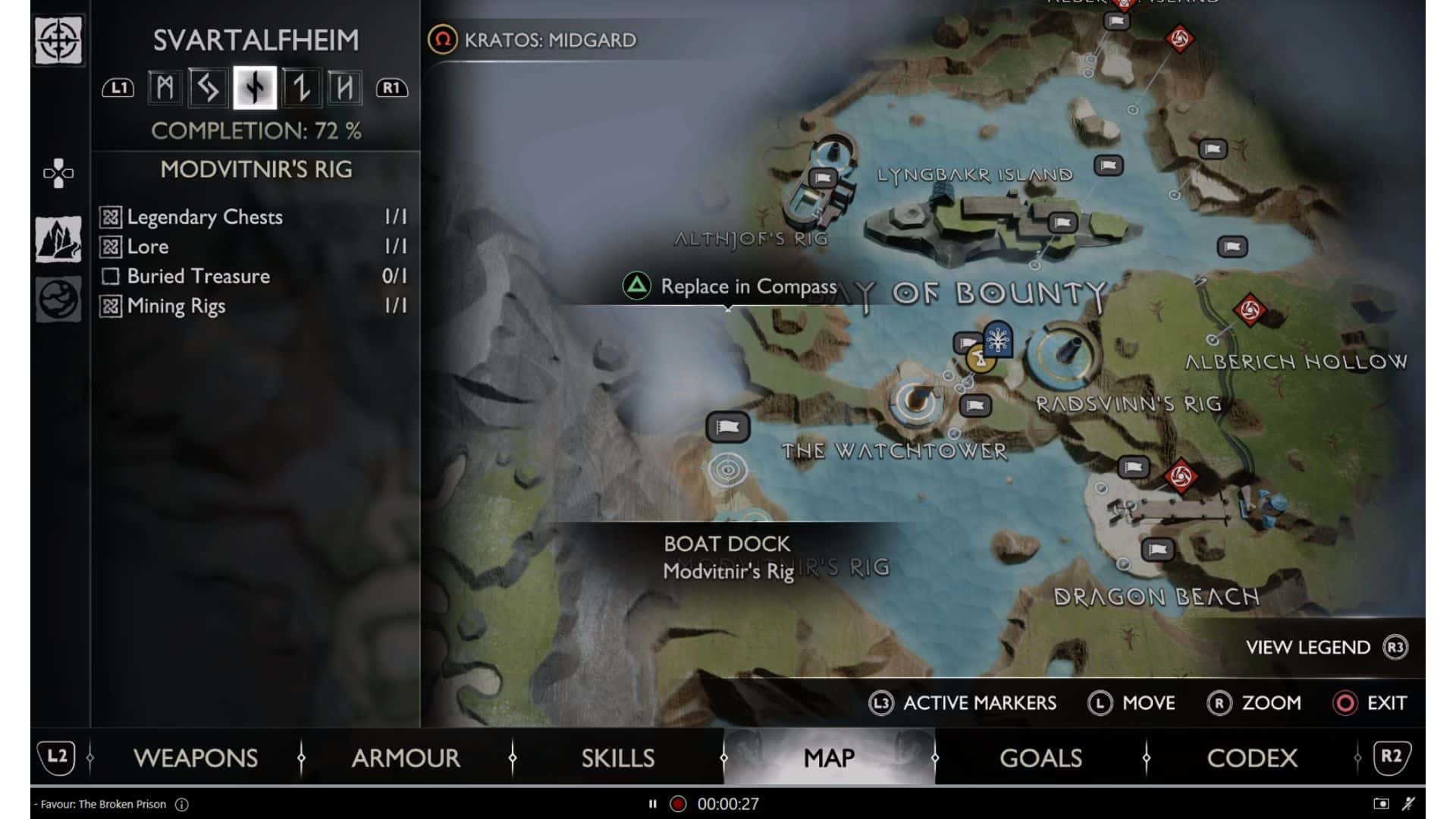Screen dimensions: 1456x819
Task: Select the flag marker on Lyngbakr Island
Action: (x=1062, y=222)
